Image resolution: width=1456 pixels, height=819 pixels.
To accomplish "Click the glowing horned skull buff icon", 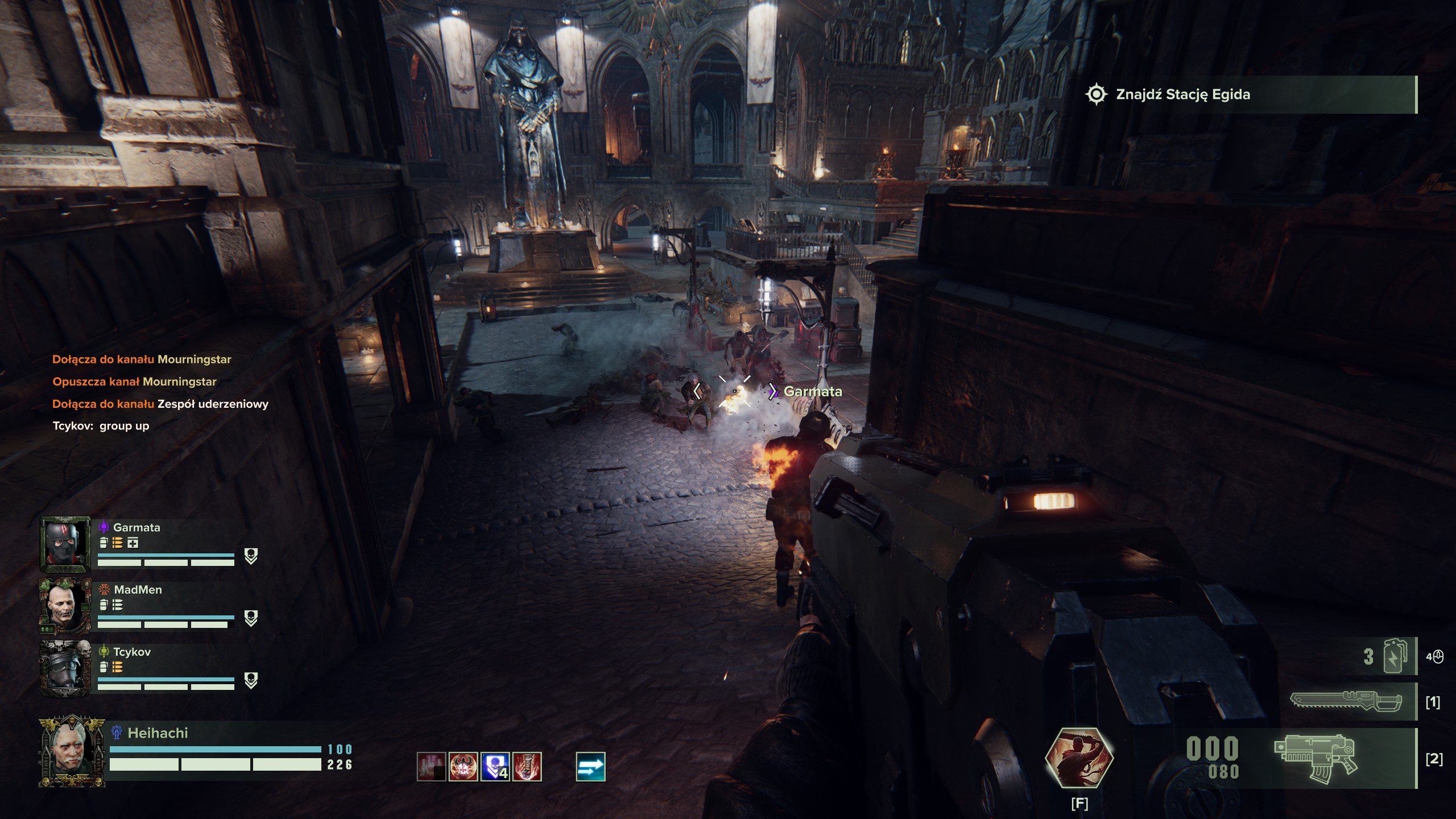I will click(x=463, y=767).
